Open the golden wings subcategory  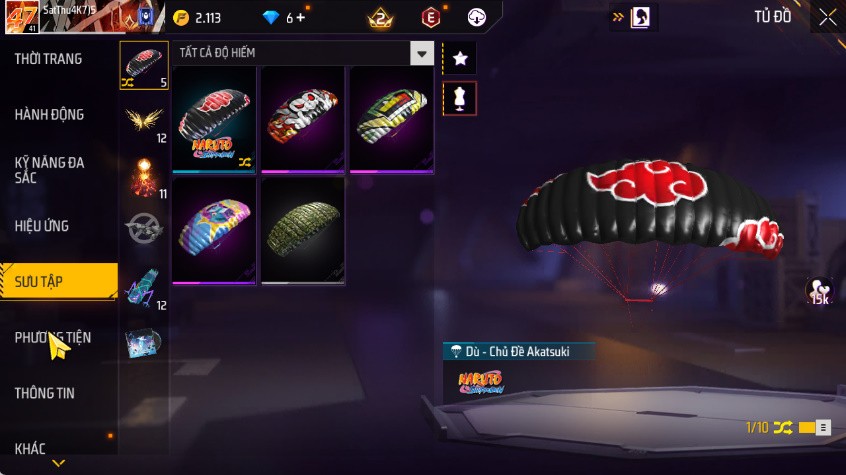(x=143, y=120)
